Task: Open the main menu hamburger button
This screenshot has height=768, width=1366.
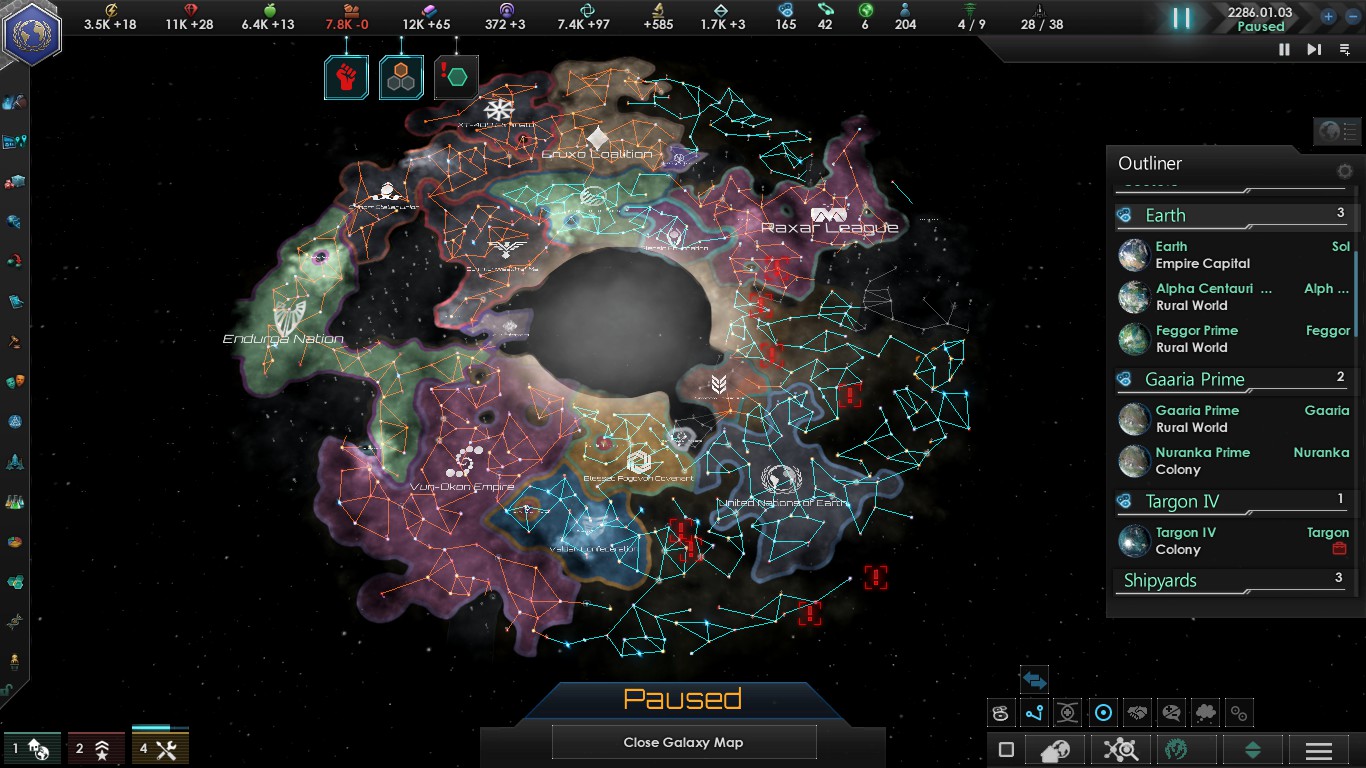Action: coord(1318,750)
